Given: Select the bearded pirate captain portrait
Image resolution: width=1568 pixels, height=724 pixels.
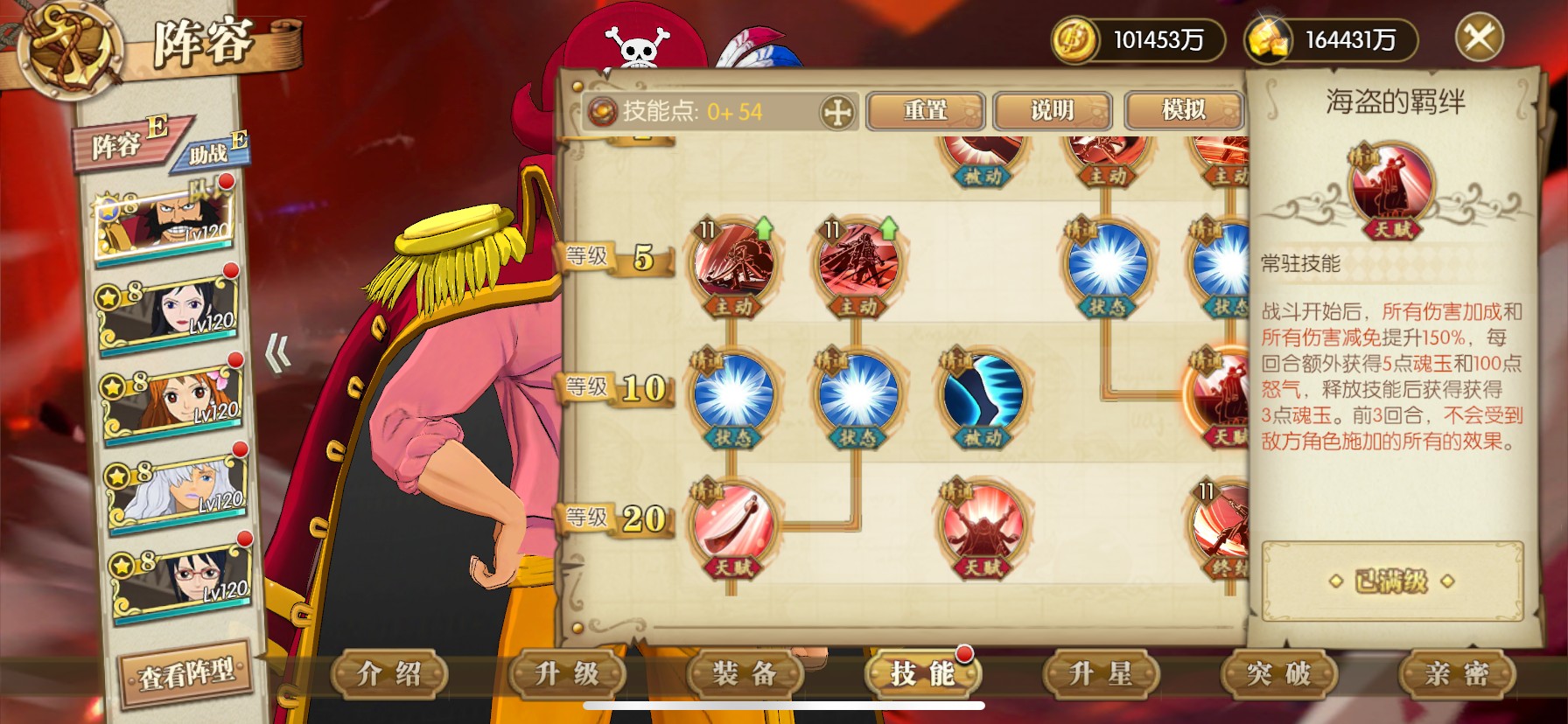Looking at the screenshot, I should [166, 223].
